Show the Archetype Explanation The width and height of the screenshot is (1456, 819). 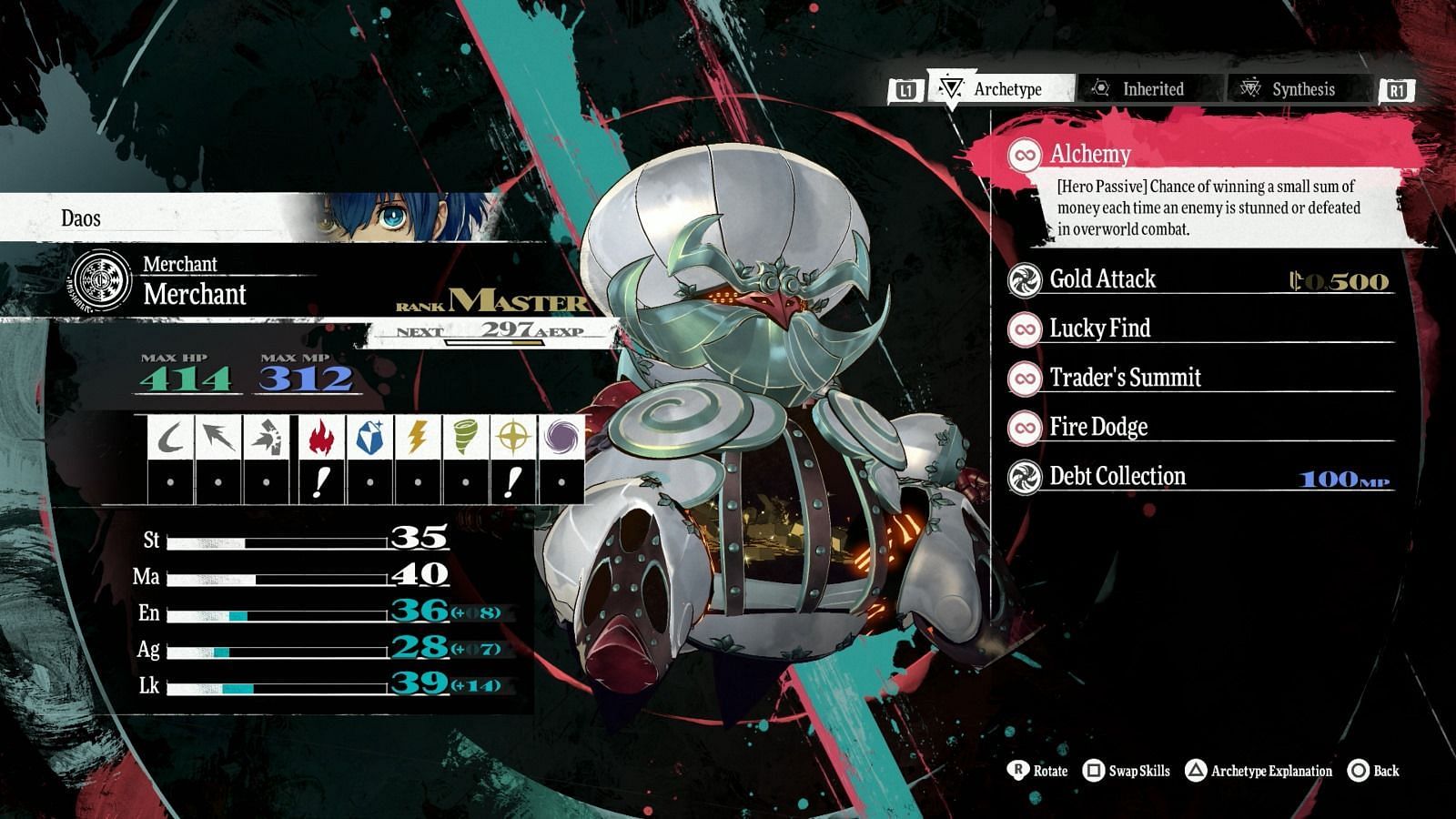click(x=1259, y=771)
